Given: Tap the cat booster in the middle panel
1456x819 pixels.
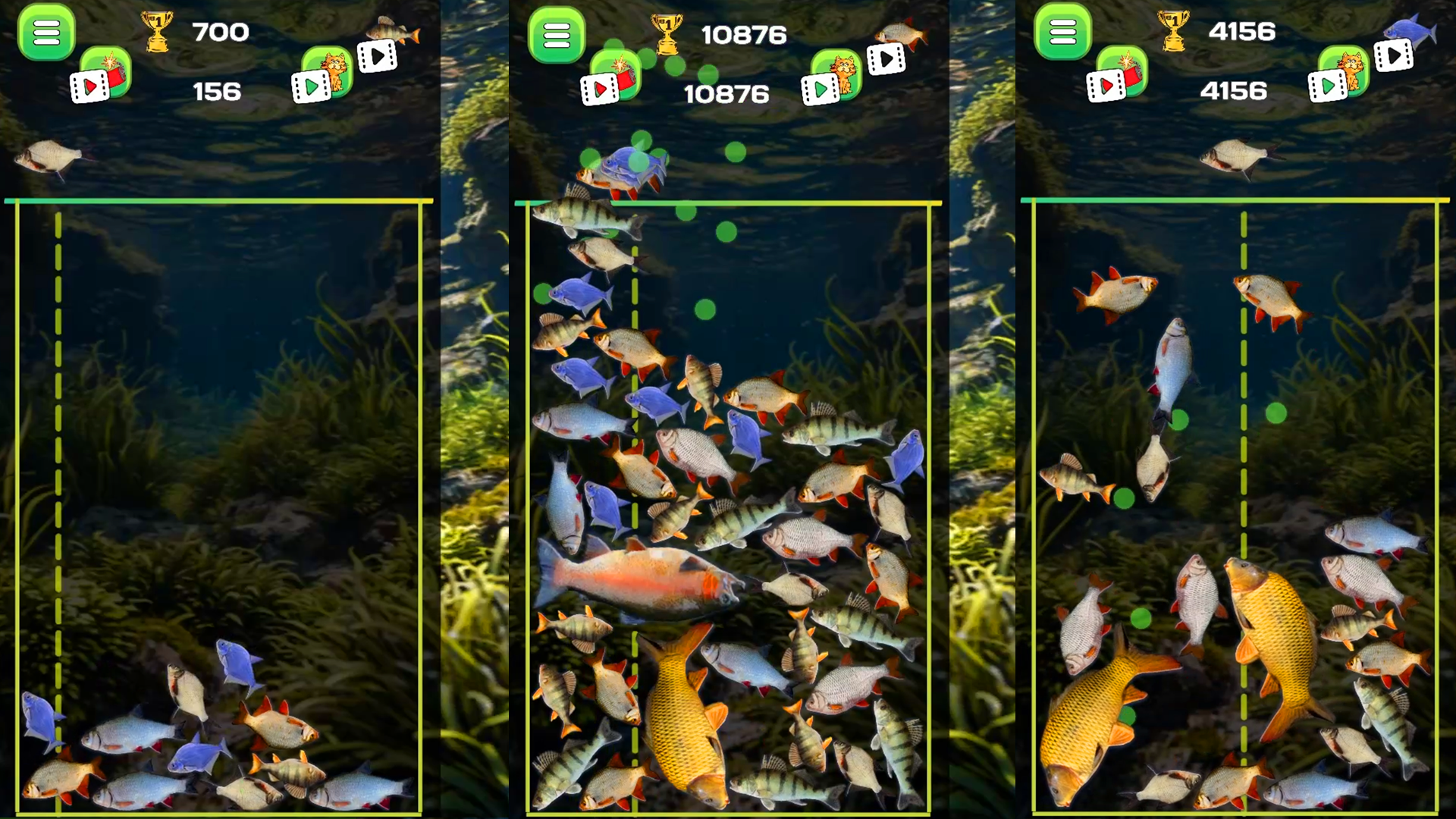Looking at the screenshot, I should [836, 72].
